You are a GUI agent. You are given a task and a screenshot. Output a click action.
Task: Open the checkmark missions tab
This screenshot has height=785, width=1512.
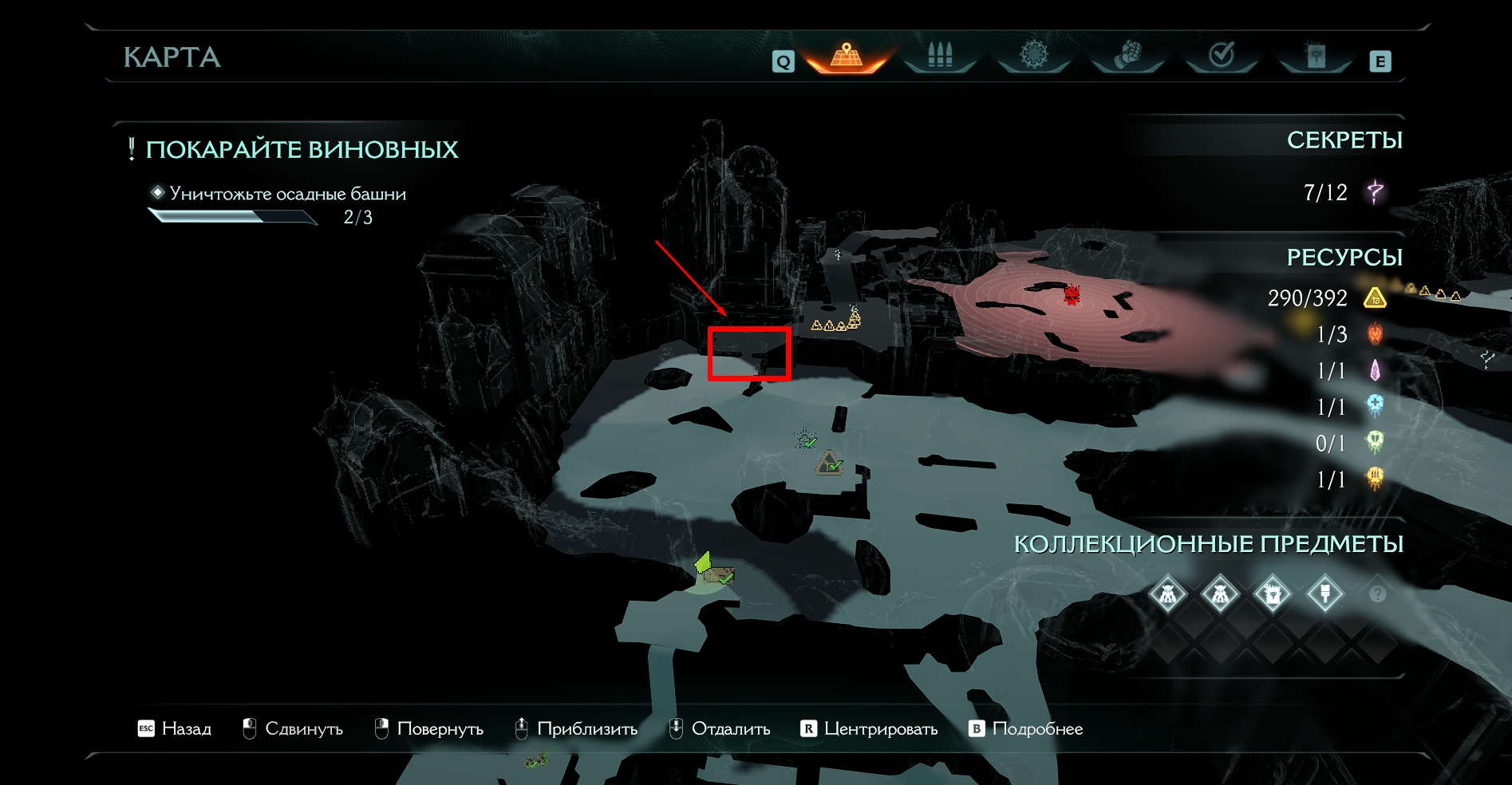click(1222, 56)
